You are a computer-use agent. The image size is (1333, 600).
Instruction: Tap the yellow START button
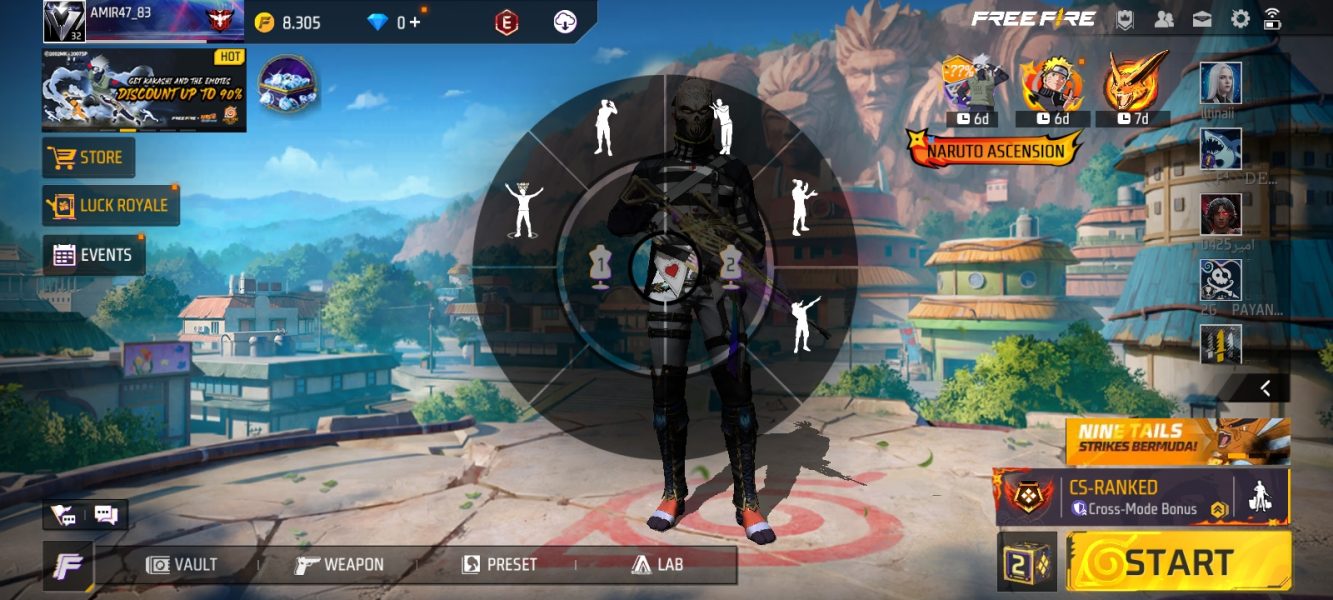(1178, 562)
